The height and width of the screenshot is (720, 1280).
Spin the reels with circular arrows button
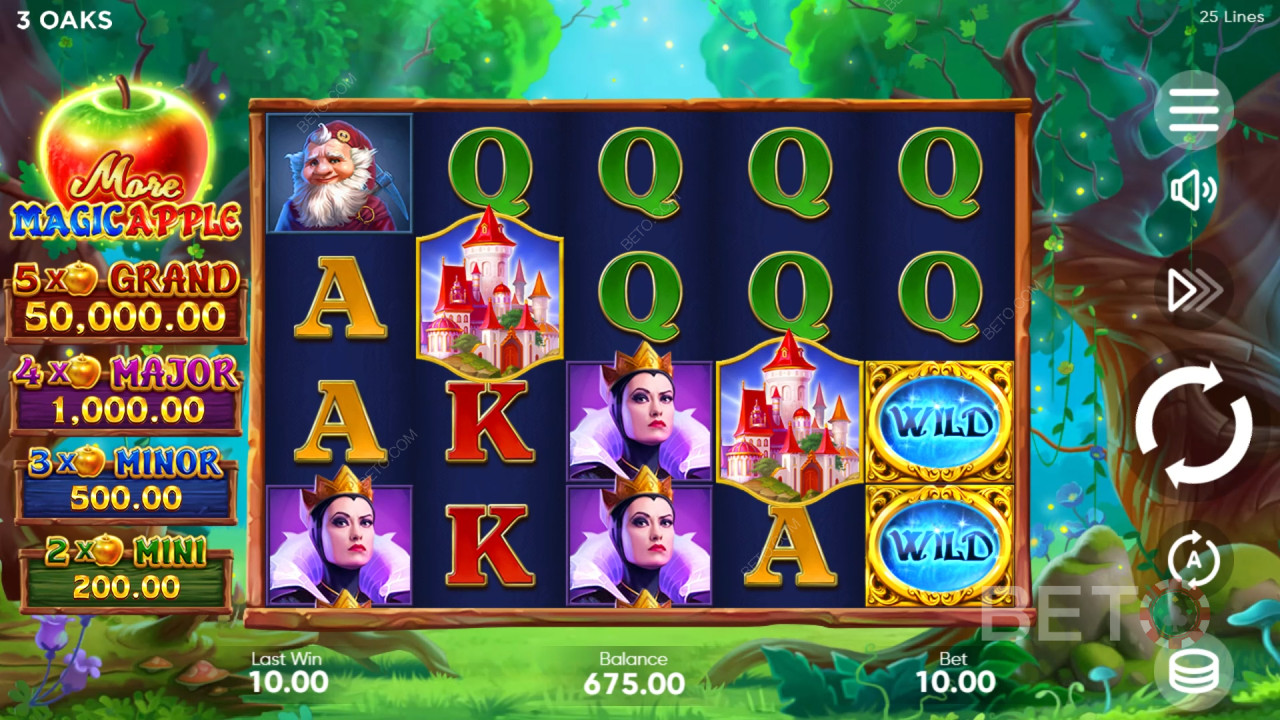pos(1193,424)
